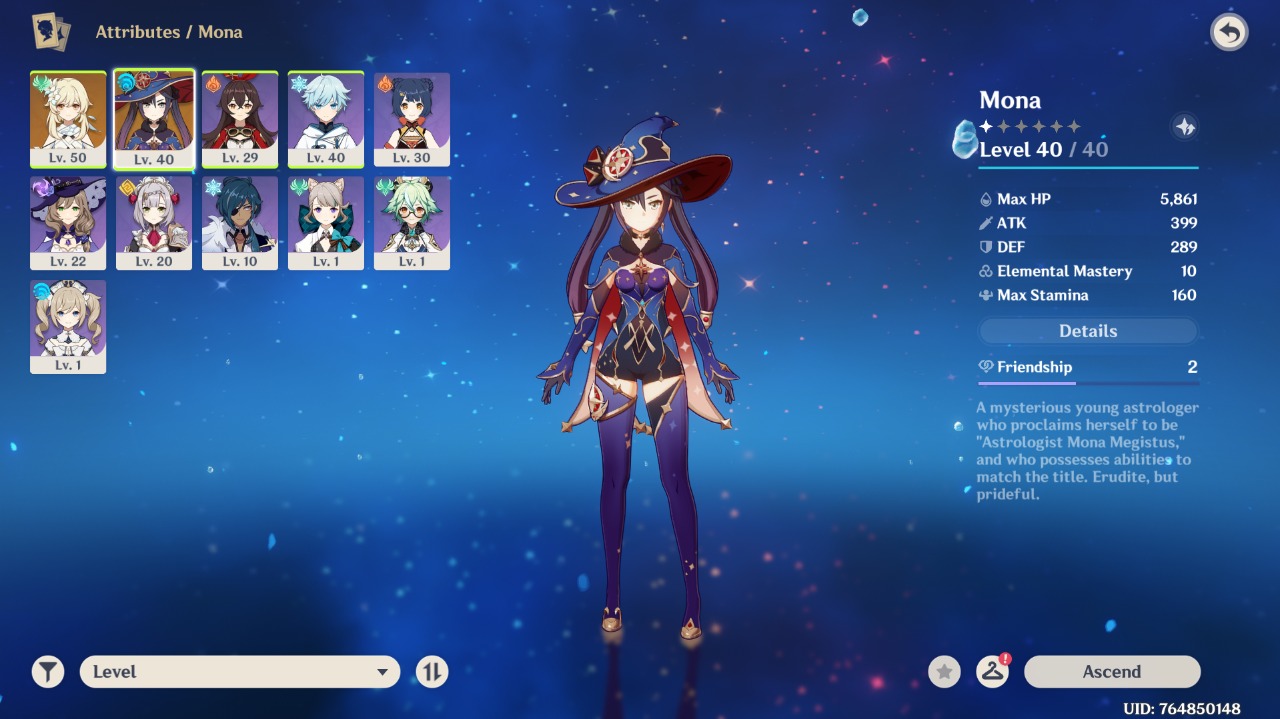Select Xiangling's Lv. 30 portrait

coord(412,119)
